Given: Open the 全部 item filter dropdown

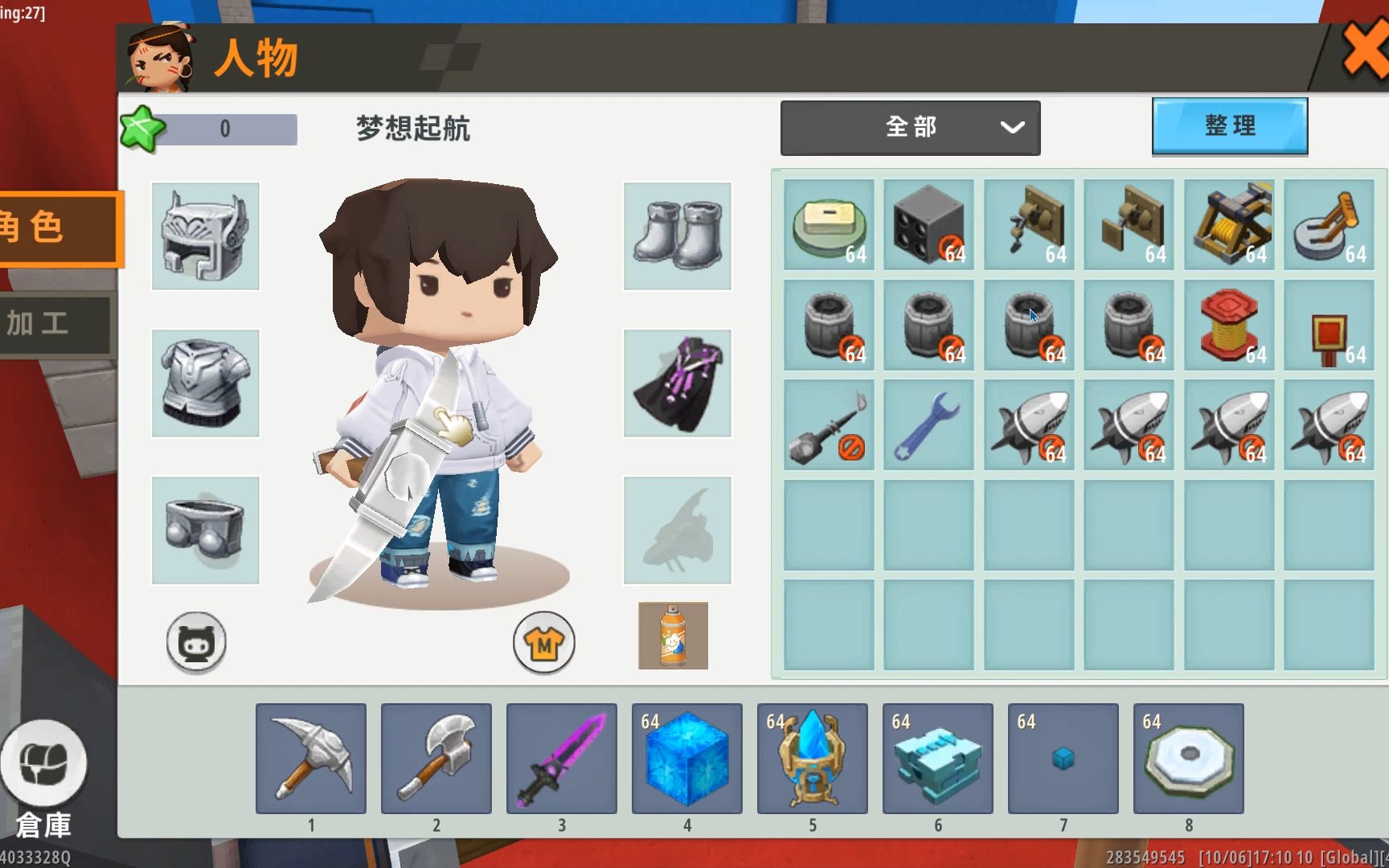Looking at the screenshot, I should click(909, 127).
